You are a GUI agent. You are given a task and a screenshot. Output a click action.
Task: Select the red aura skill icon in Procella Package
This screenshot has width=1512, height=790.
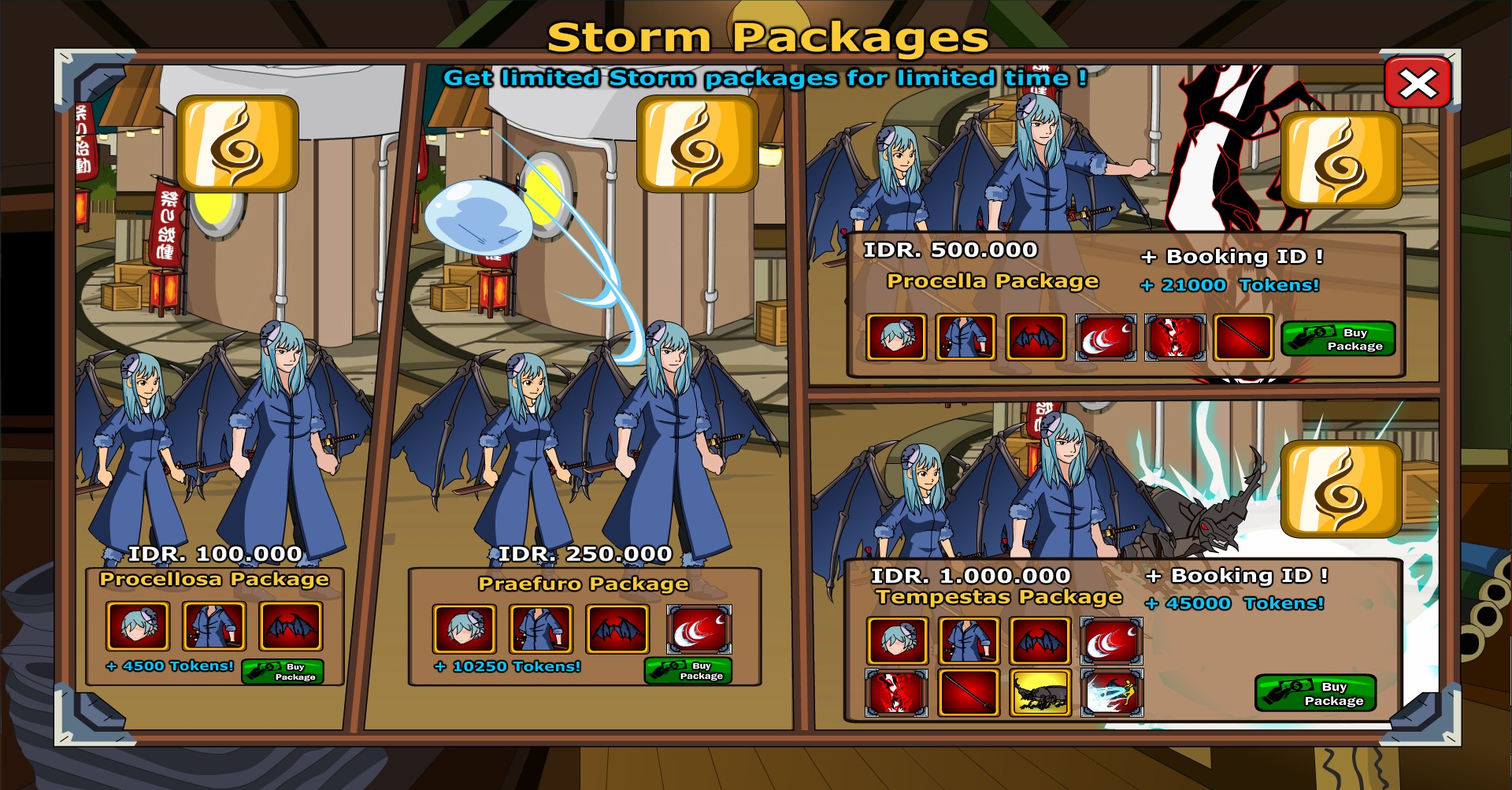tap(1174, 337)
